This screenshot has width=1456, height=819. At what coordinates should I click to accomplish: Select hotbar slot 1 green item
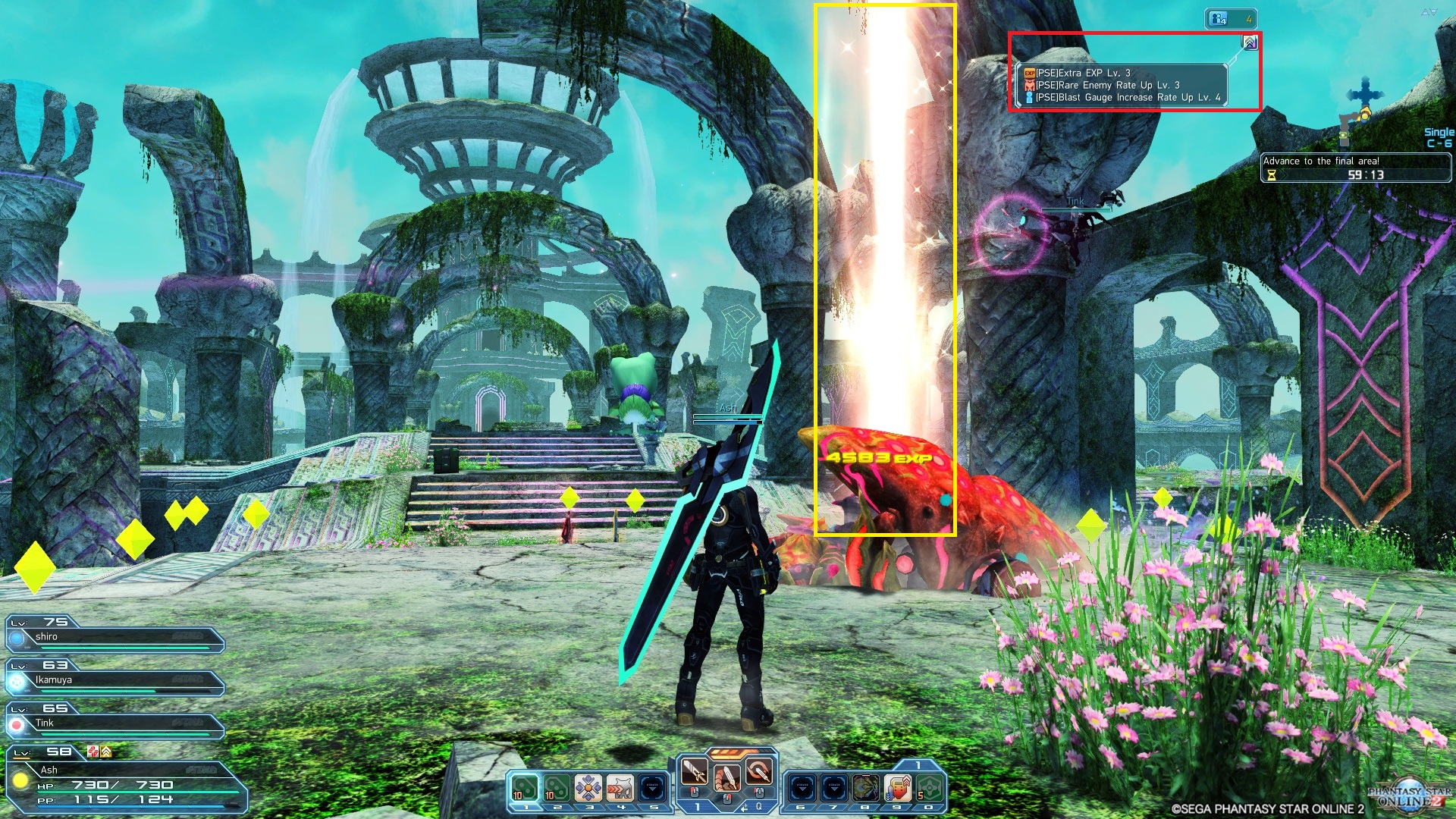(524, 789)
